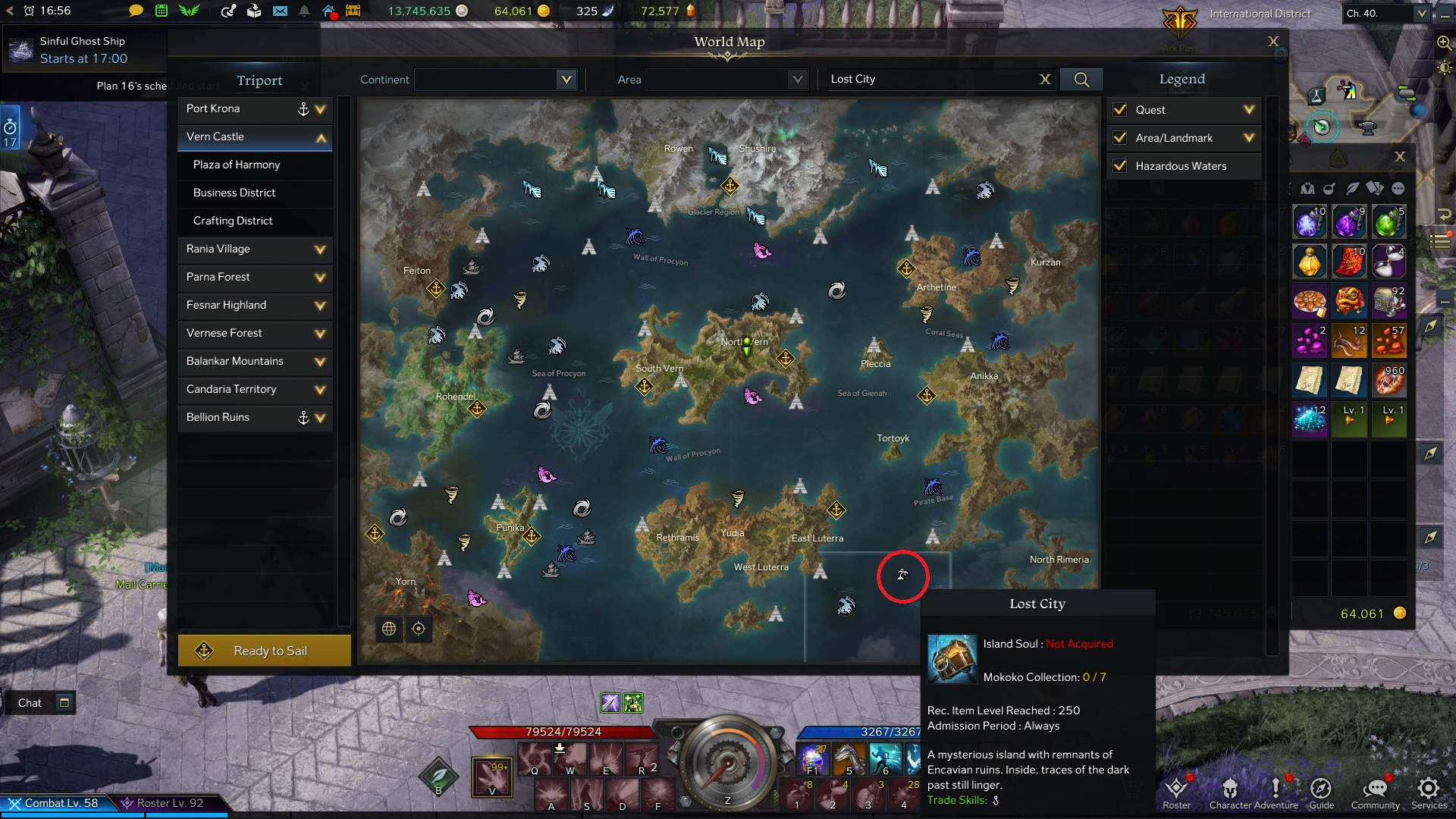Expand the Bellion Ruins triport entry
Screen dimensions: 1456x819
[320, 418]
